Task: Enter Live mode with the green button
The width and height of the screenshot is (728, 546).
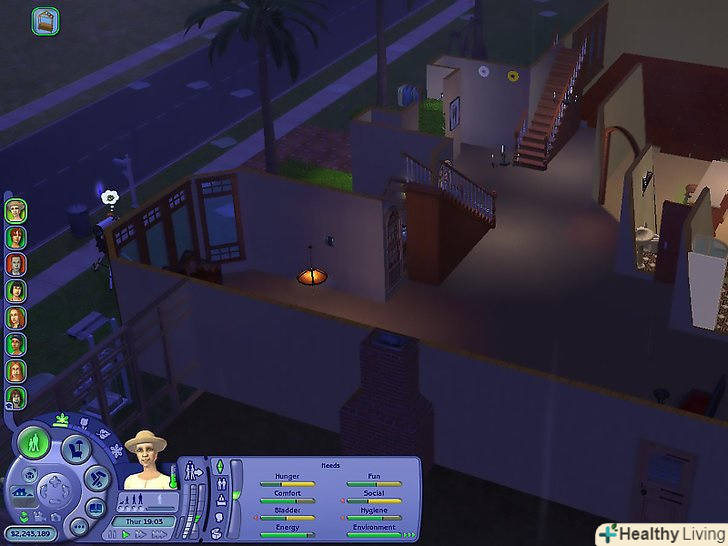Action: pos(35,441)
